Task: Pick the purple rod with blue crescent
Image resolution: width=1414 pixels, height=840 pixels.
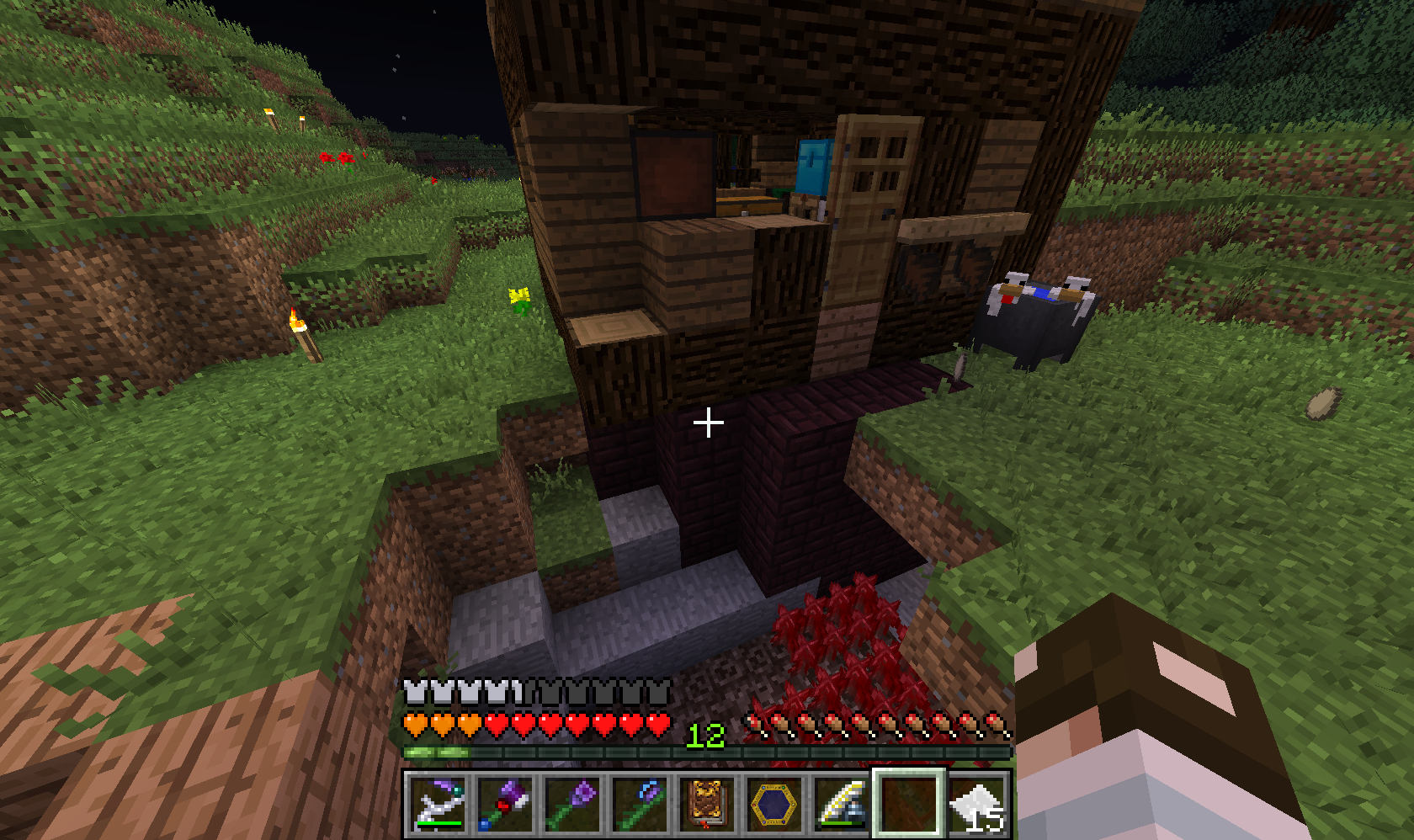Action: 641,805
